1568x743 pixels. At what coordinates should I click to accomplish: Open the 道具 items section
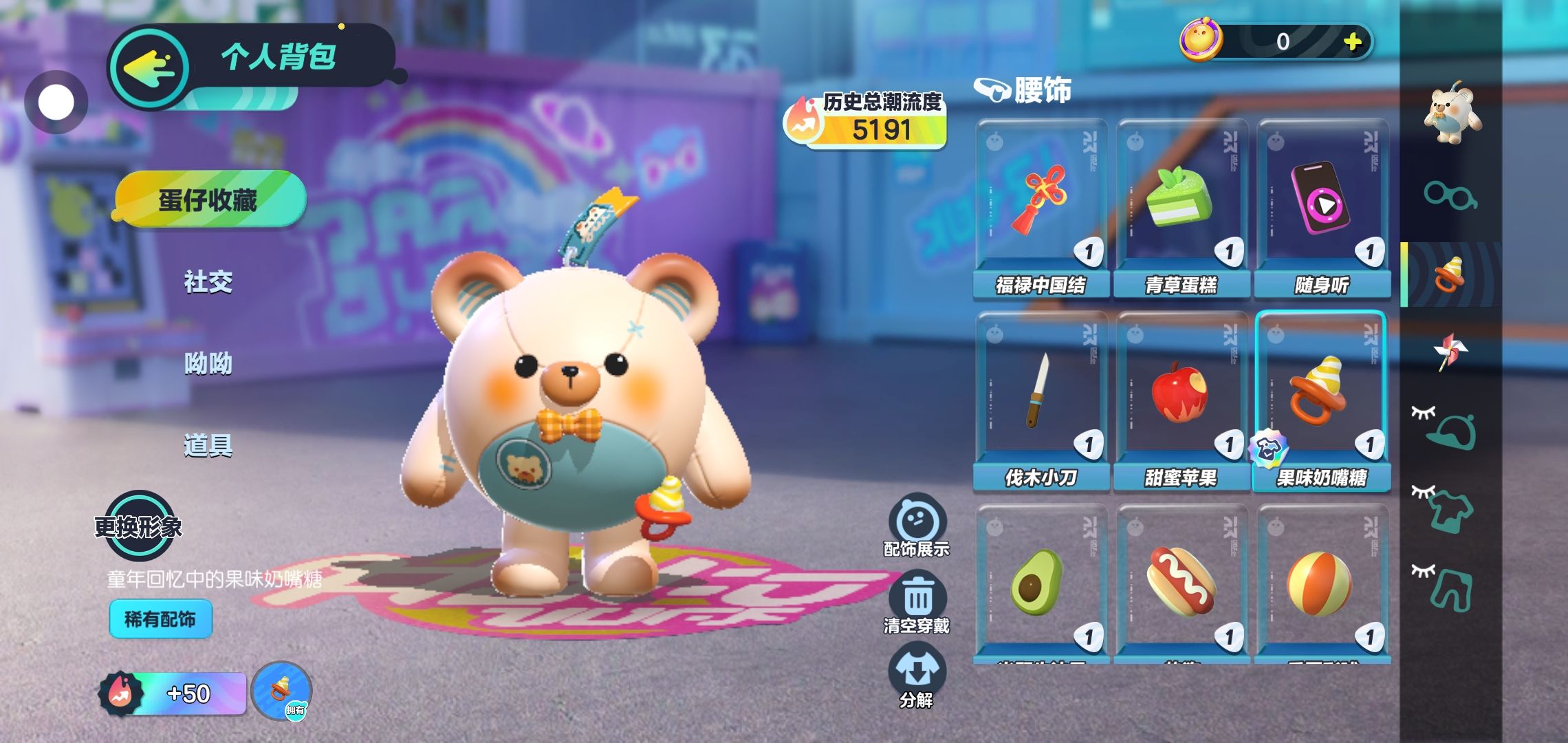(208, 446)
